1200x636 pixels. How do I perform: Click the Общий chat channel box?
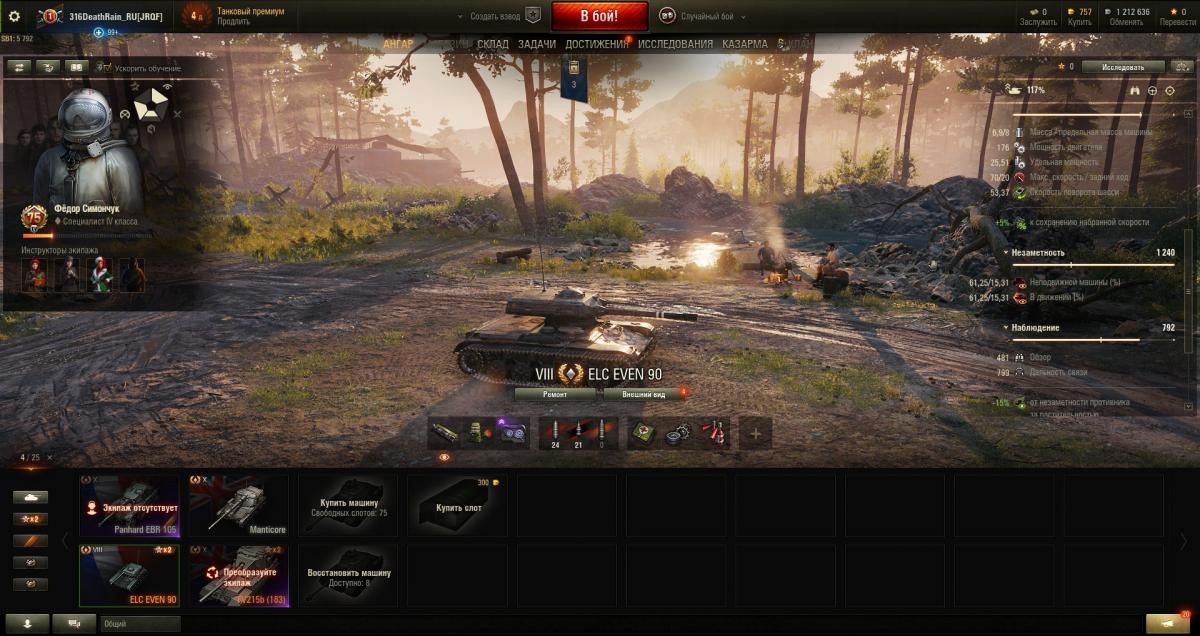[x=140, y=624]
